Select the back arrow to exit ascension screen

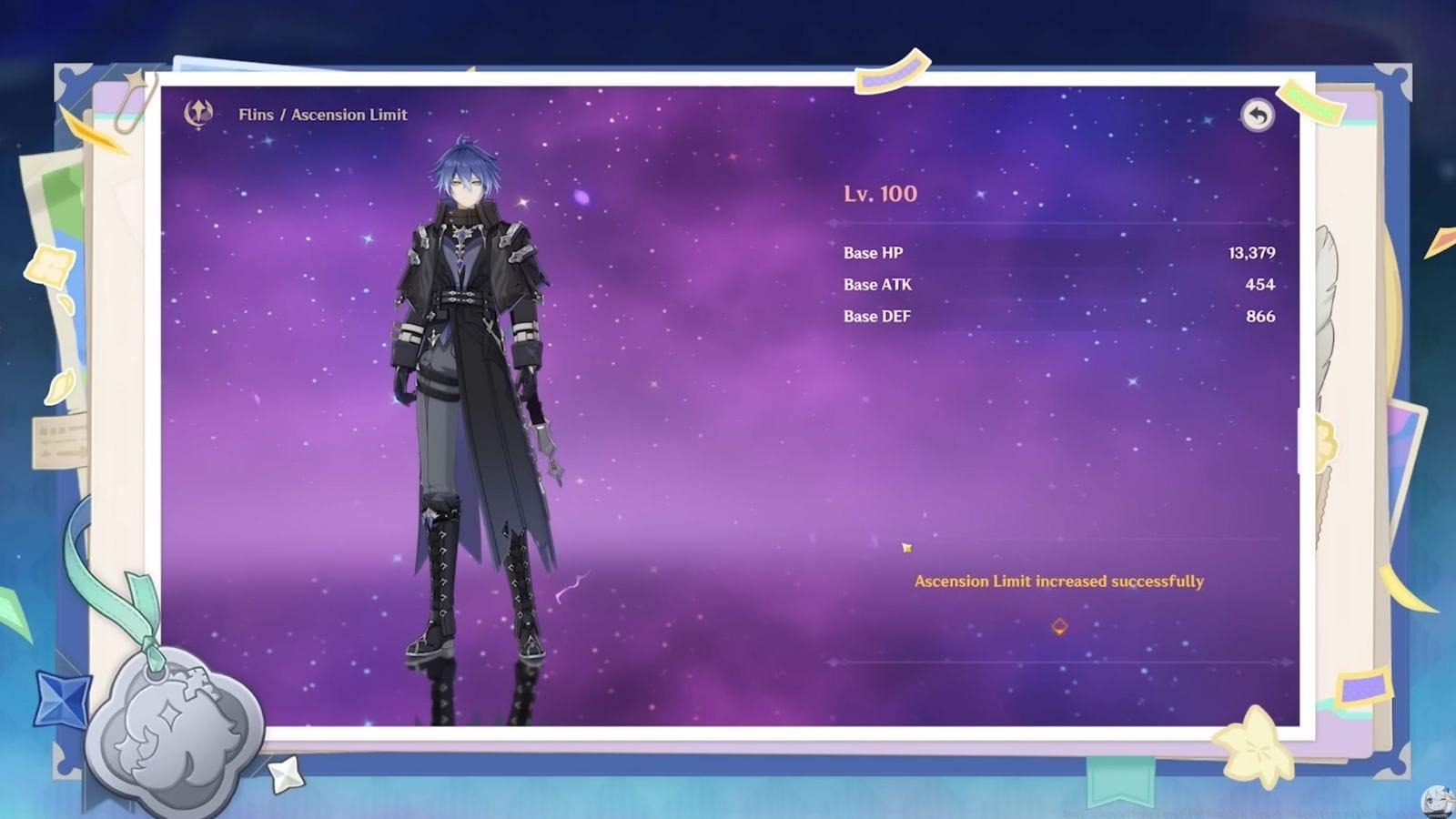[1259, 115]
